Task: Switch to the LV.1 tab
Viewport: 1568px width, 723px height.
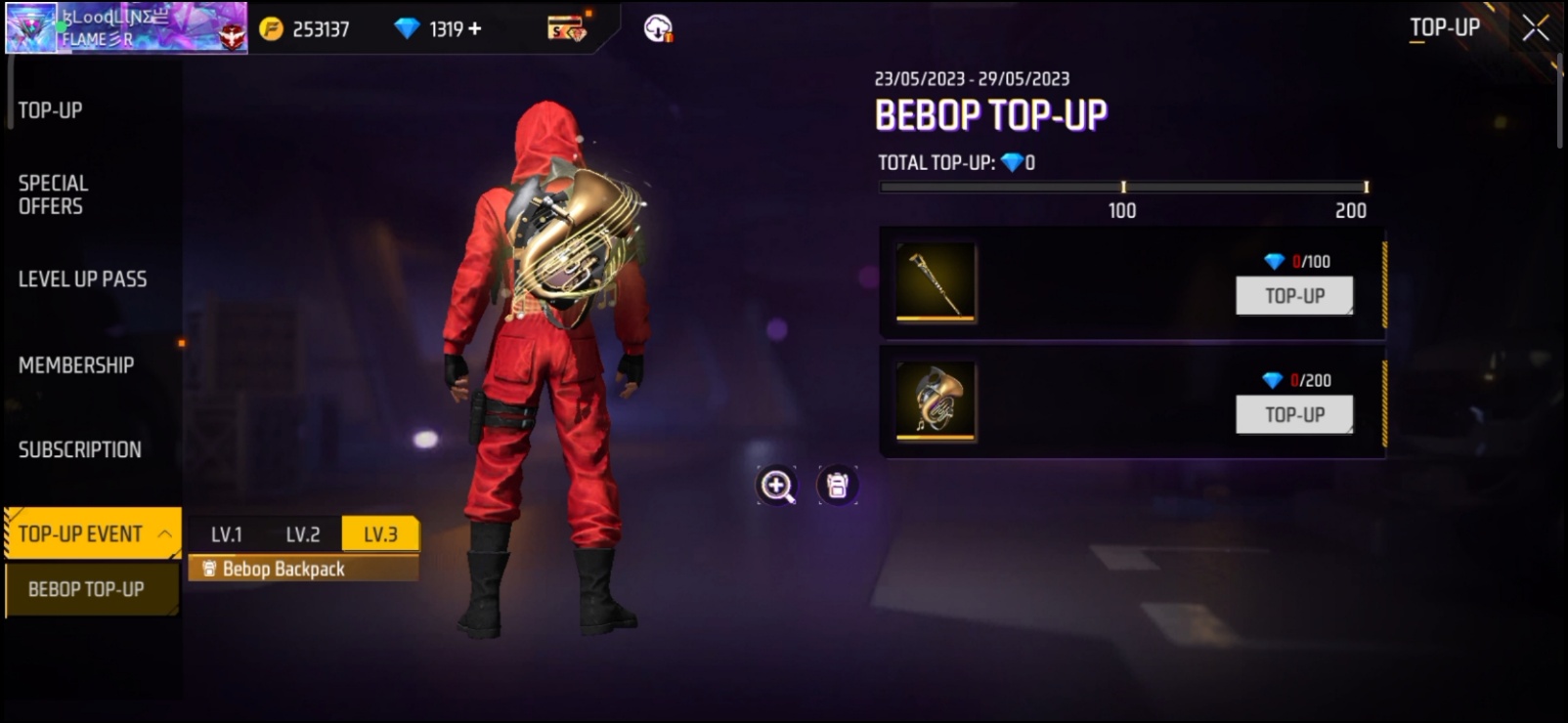Action: 227,534
